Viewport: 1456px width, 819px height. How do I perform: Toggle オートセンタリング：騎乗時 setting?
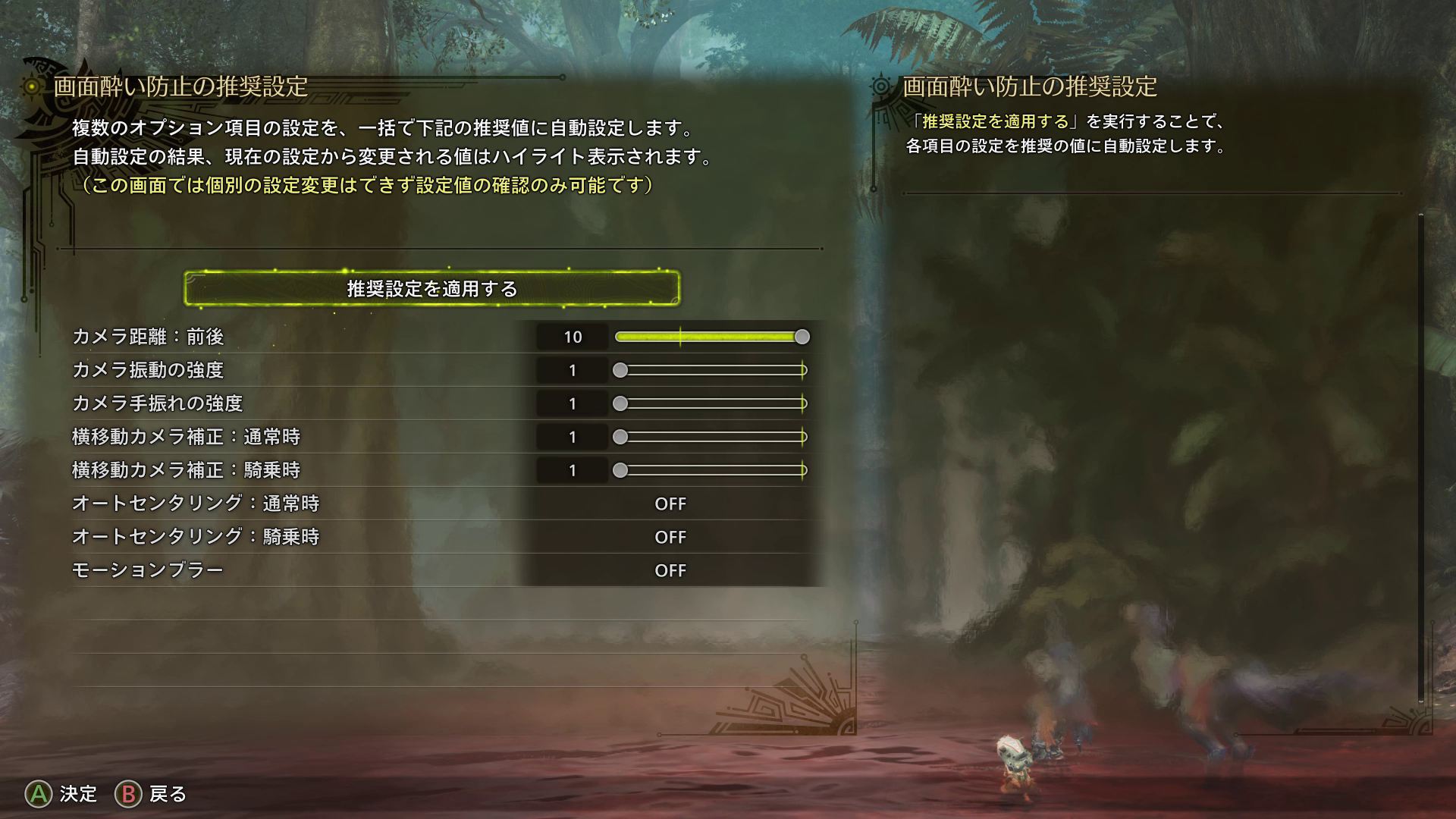point(670,537)
